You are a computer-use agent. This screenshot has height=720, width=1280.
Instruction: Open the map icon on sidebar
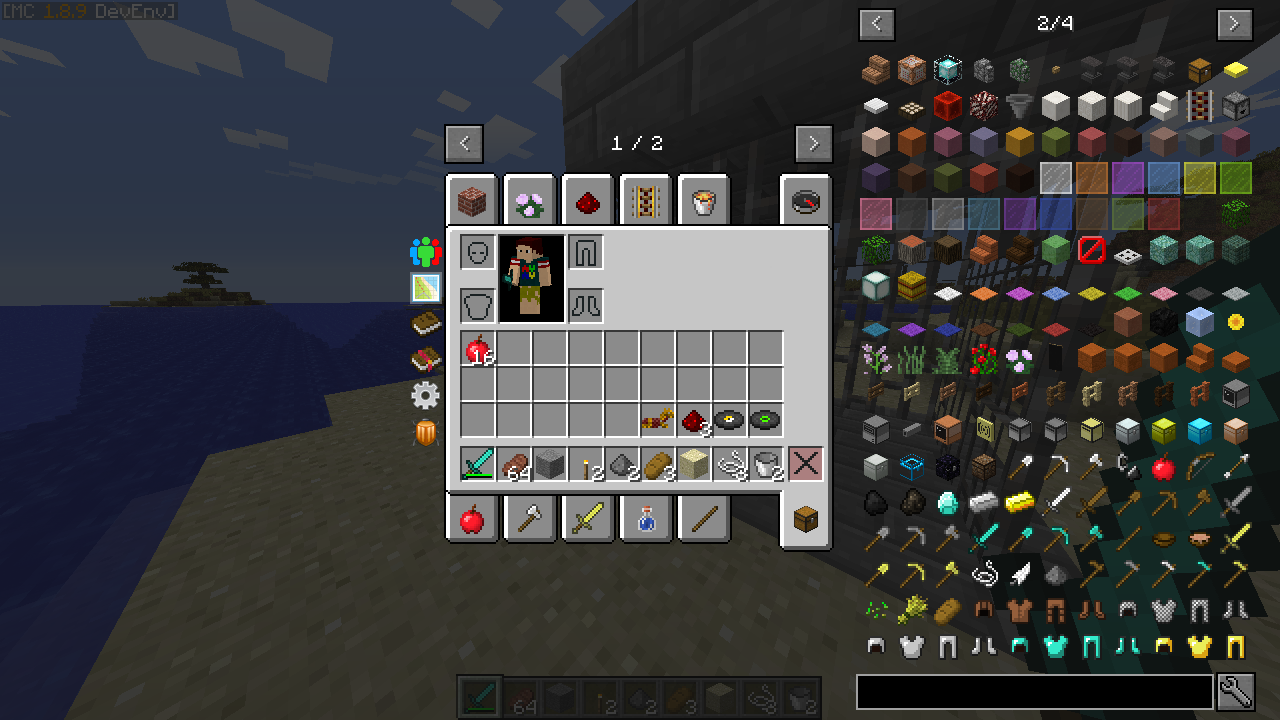(425, 288)
